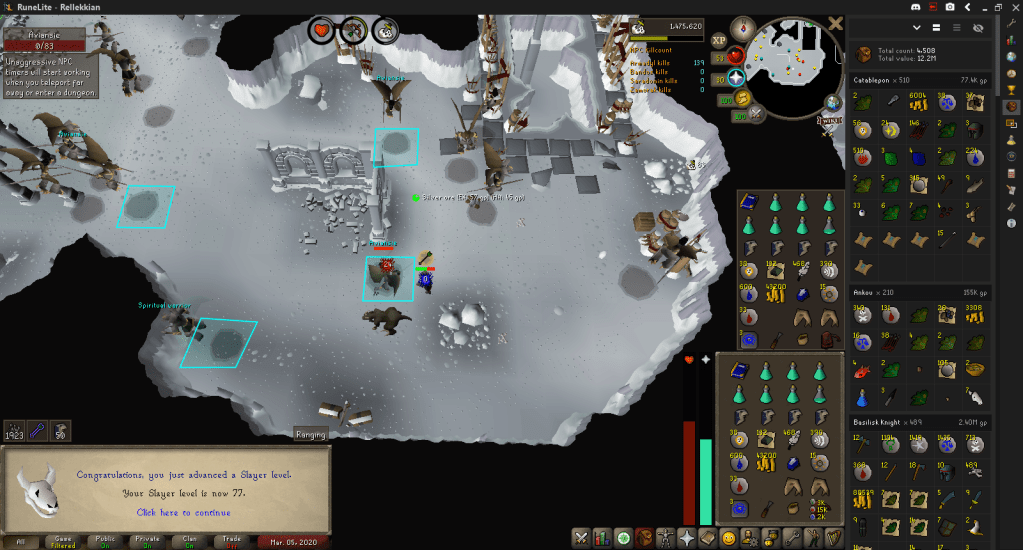Click the compass to face north
Screen dimensions: 1023x550
click(745, 27)
